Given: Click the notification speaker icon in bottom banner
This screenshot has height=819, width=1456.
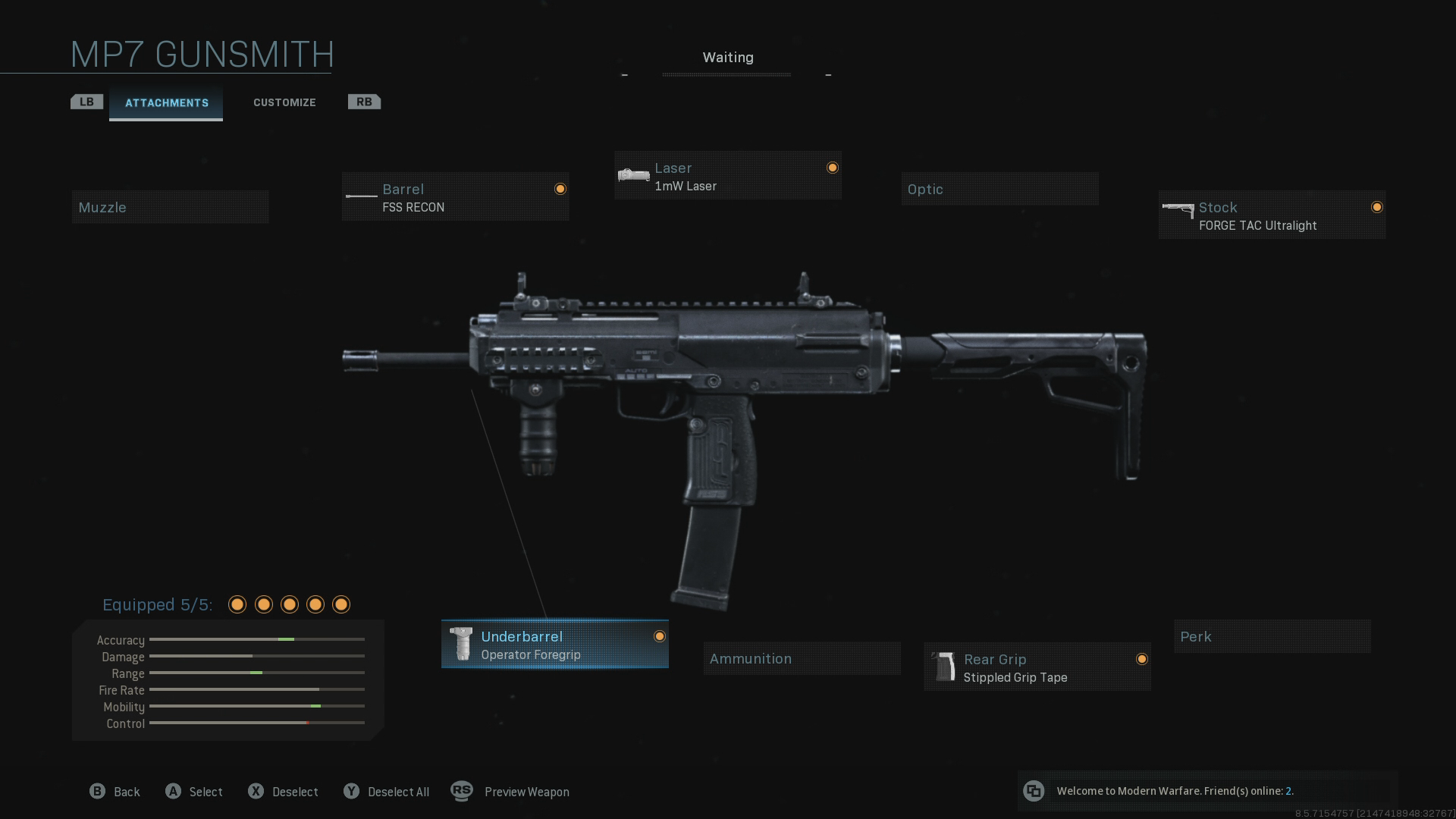Looking at the screenshot, I should pyautogui.click(x=1034, y=791).
